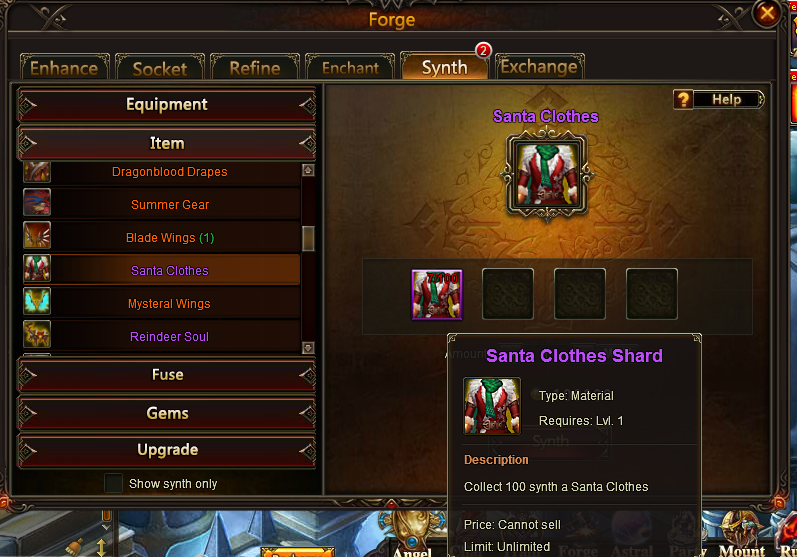Select Dragonblood Drapes in the list
Viewport: 797px width, 557px height.
point(169,172)
